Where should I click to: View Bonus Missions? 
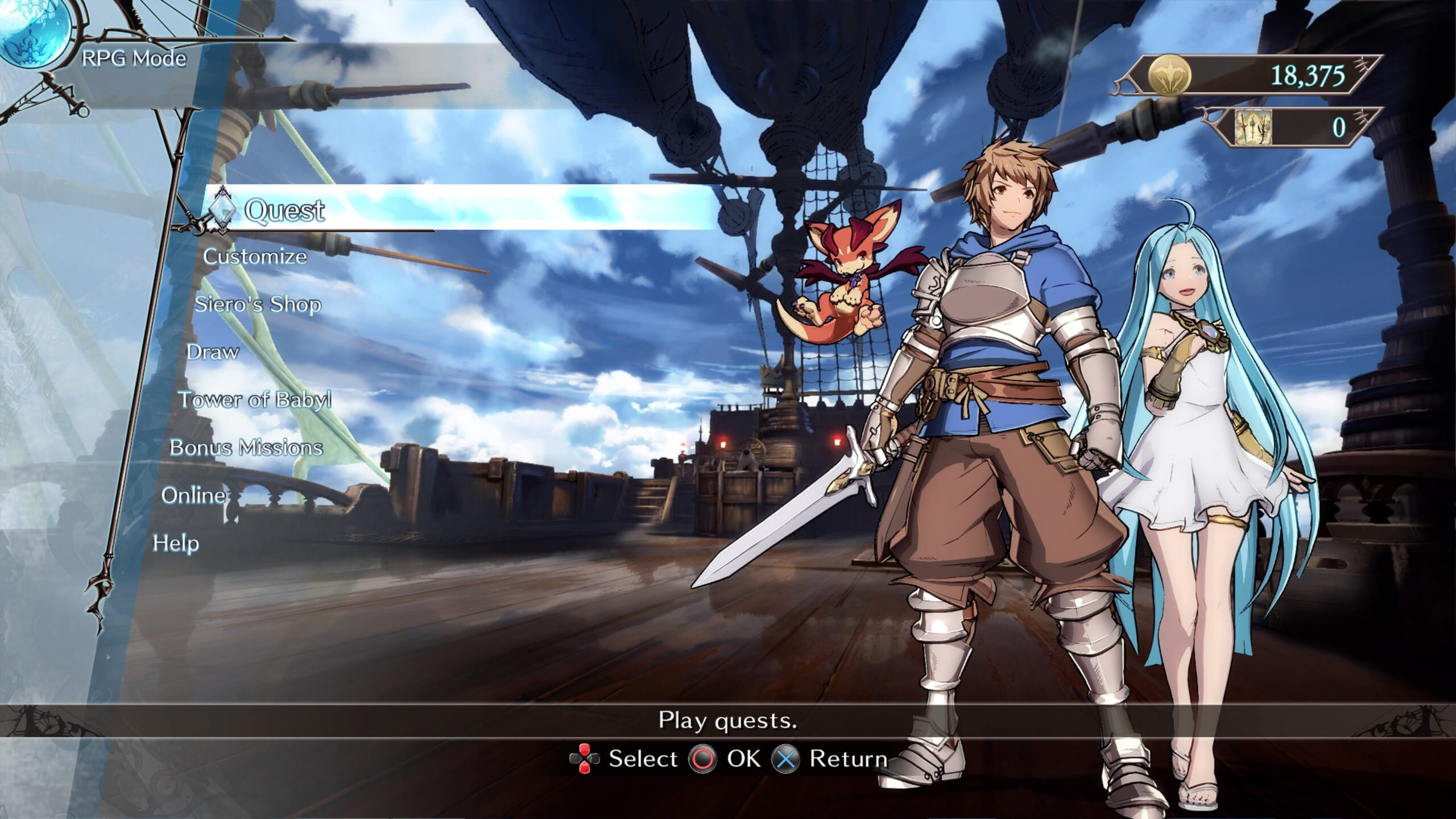coord(246,448)
